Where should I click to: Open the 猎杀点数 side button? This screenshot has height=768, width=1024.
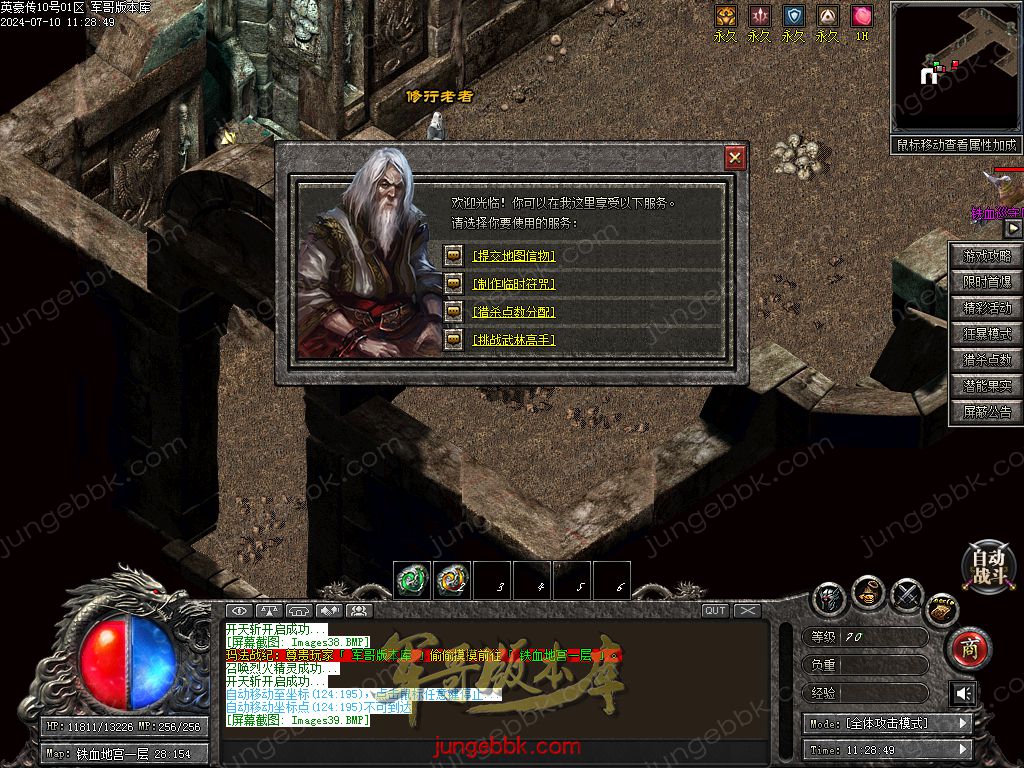(986, 360)
